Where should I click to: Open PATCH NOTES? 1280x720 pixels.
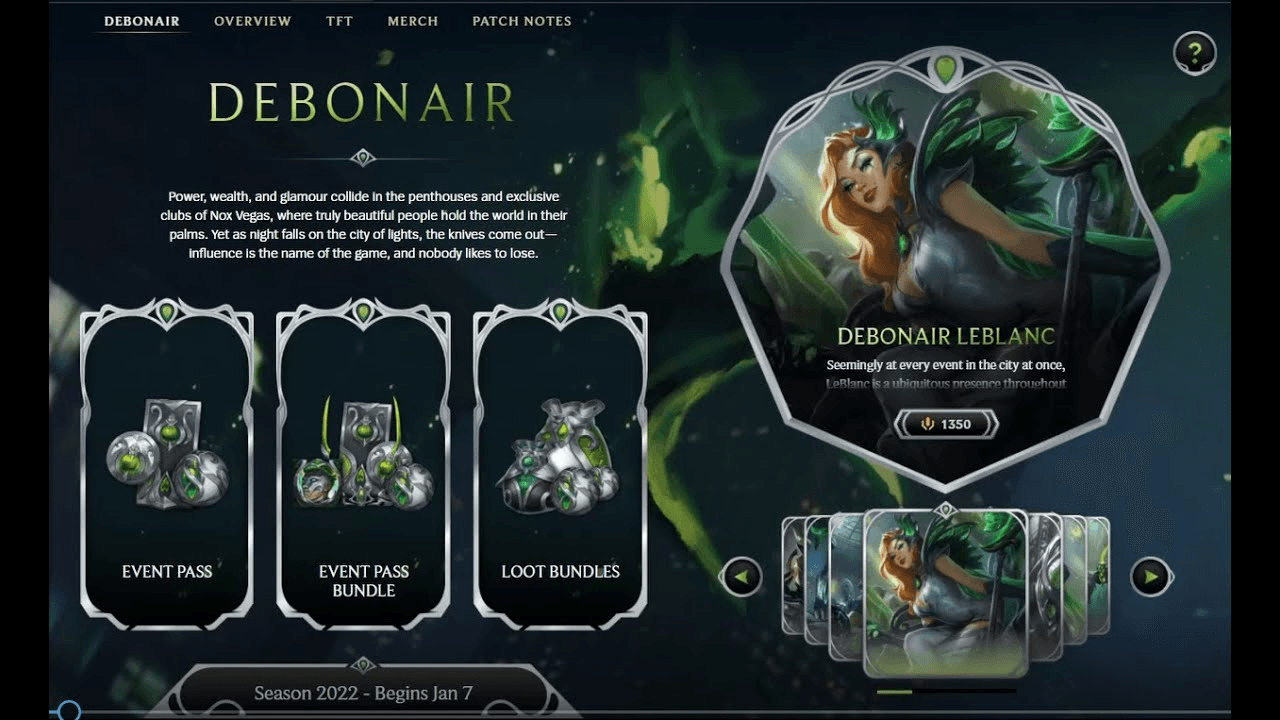(521, 21)
